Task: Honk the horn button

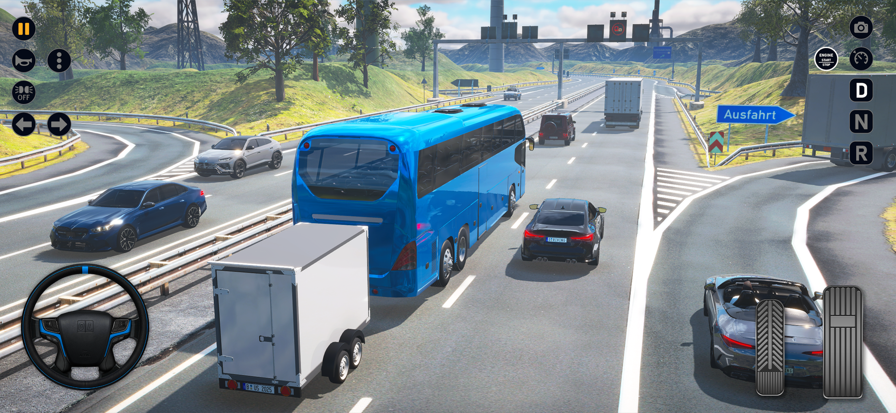Action: 23,60
